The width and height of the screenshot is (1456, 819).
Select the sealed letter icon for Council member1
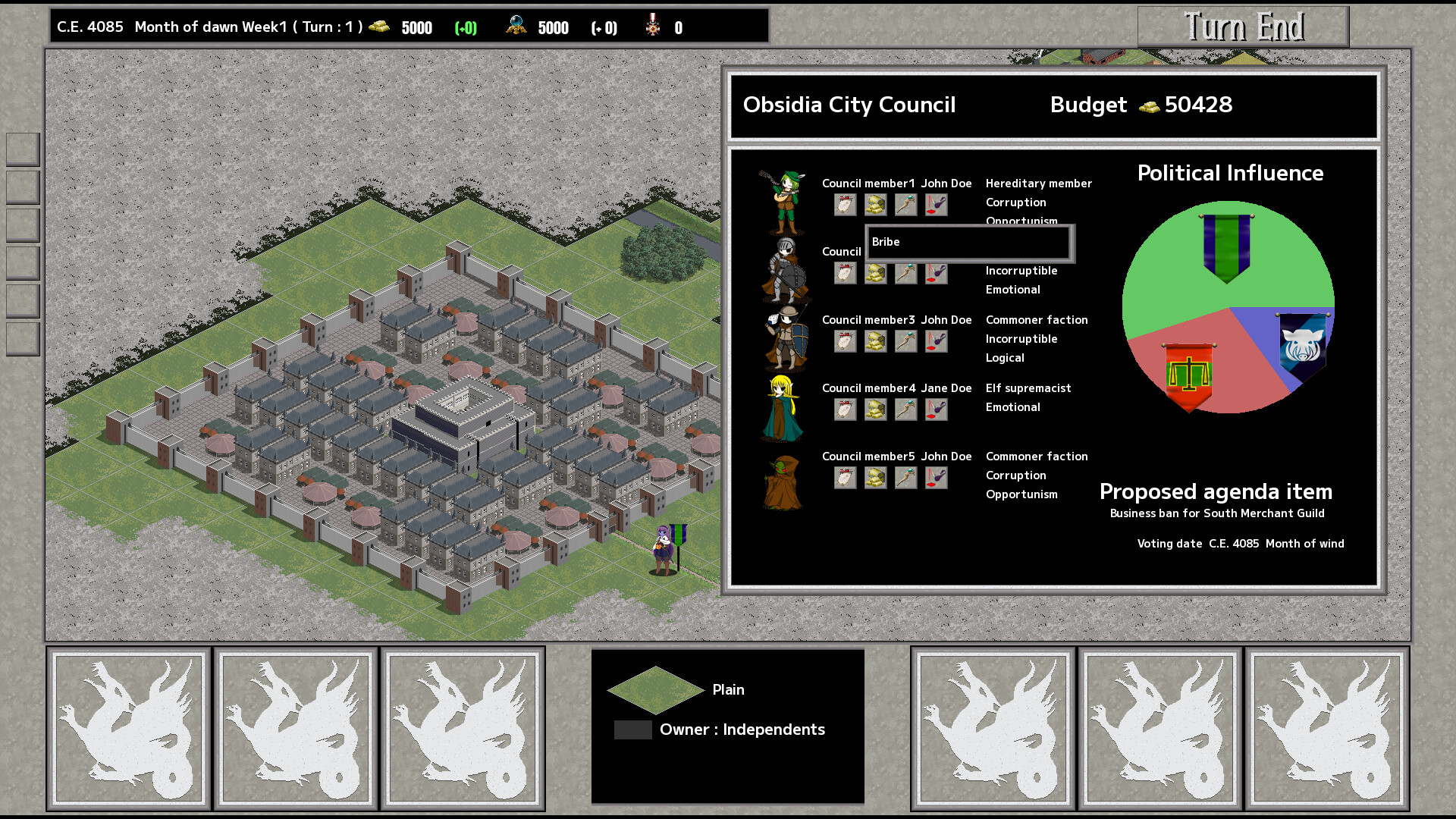(x=844, y=205)
